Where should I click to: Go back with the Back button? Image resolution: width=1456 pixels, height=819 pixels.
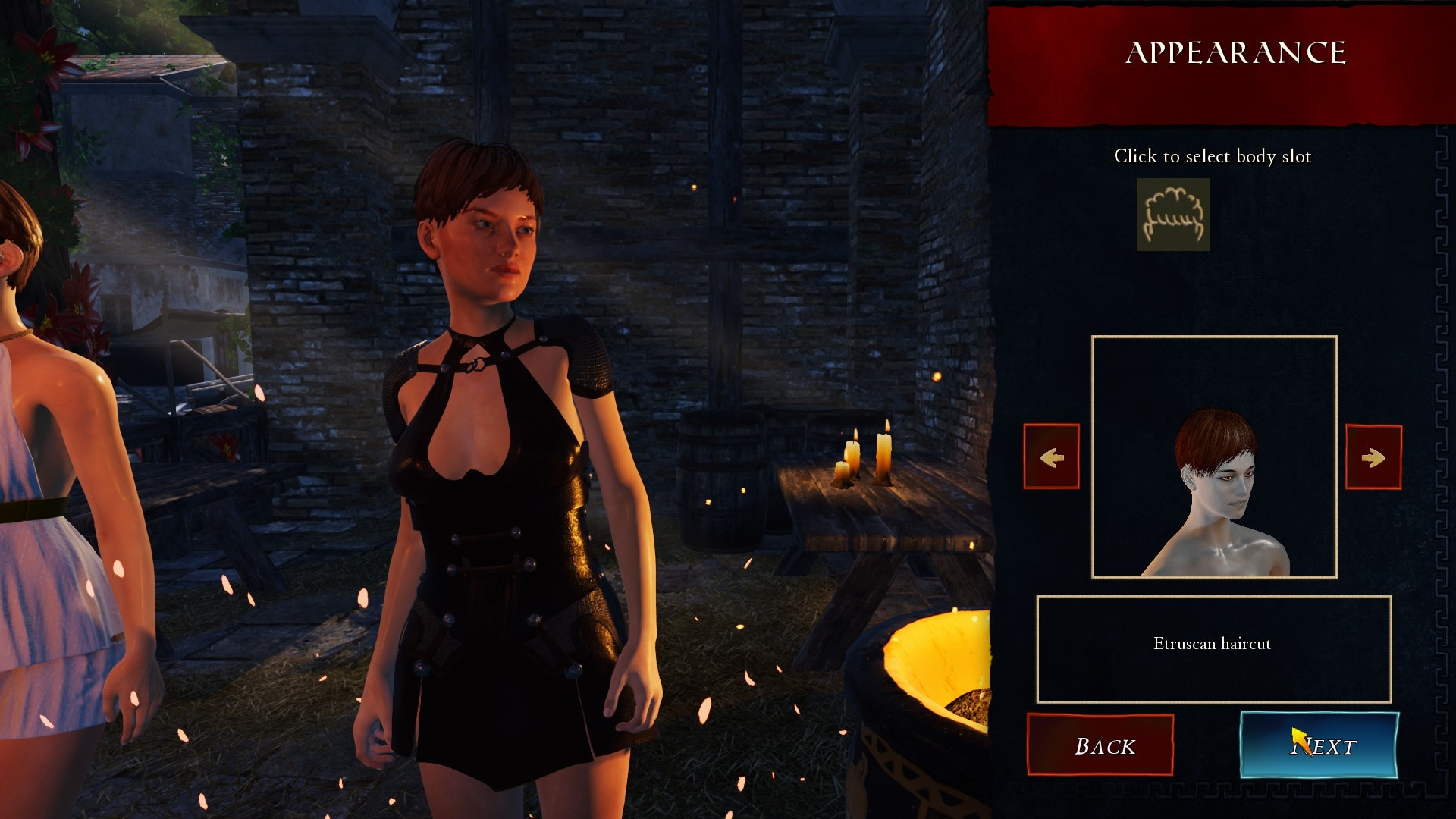point(1100,745)
